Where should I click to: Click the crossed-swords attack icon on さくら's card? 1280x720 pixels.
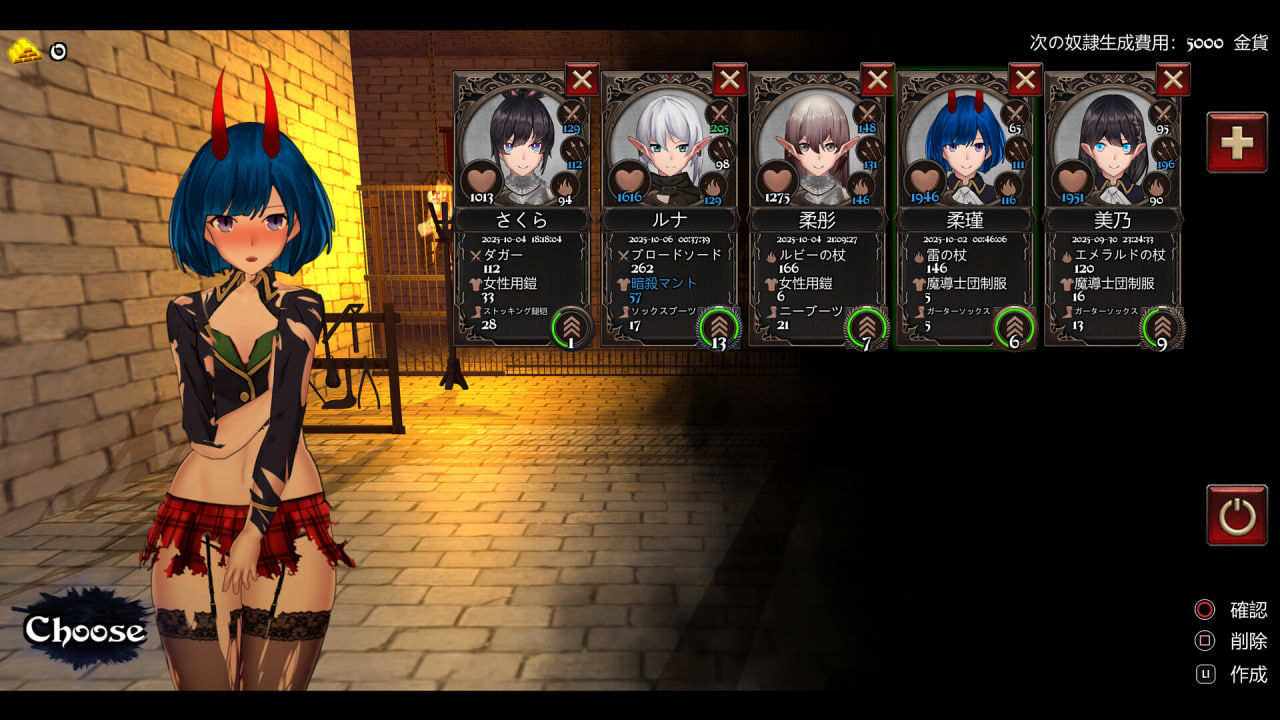(x=570, y=114)
